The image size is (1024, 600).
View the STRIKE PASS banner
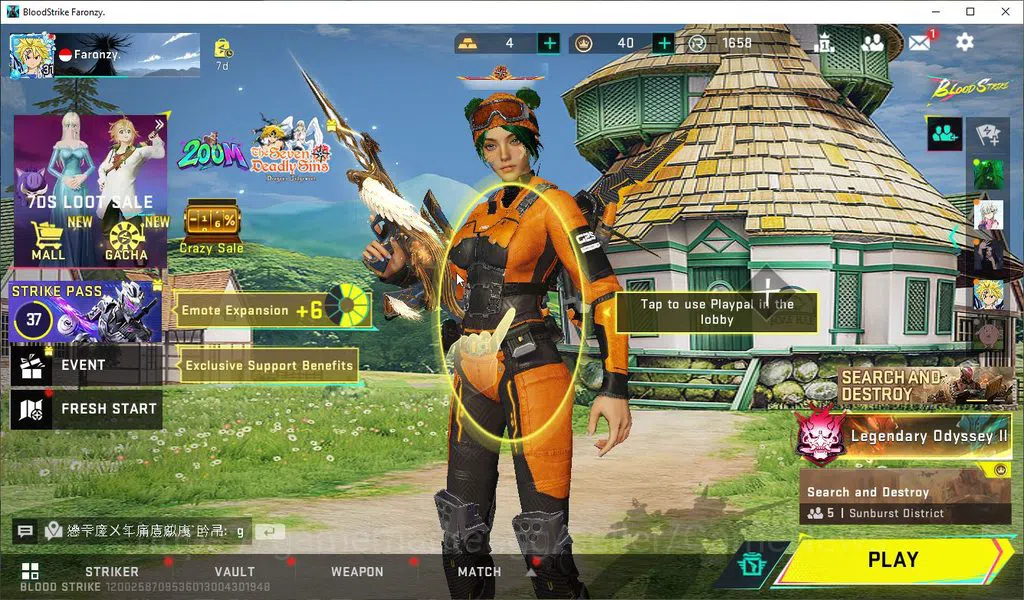point(86,312)
